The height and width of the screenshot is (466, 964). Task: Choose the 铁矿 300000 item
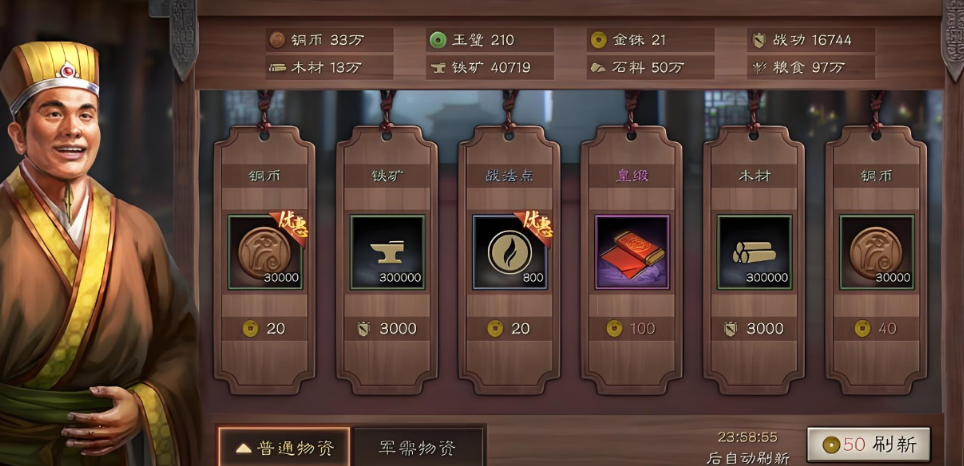387,253
